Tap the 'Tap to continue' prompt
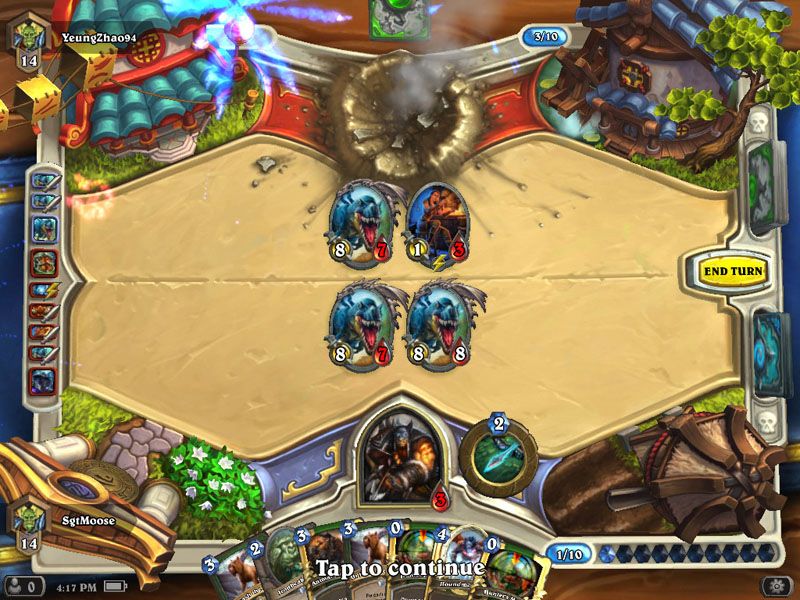This screenshot has width=800, height=600. (x=400, y=568)
